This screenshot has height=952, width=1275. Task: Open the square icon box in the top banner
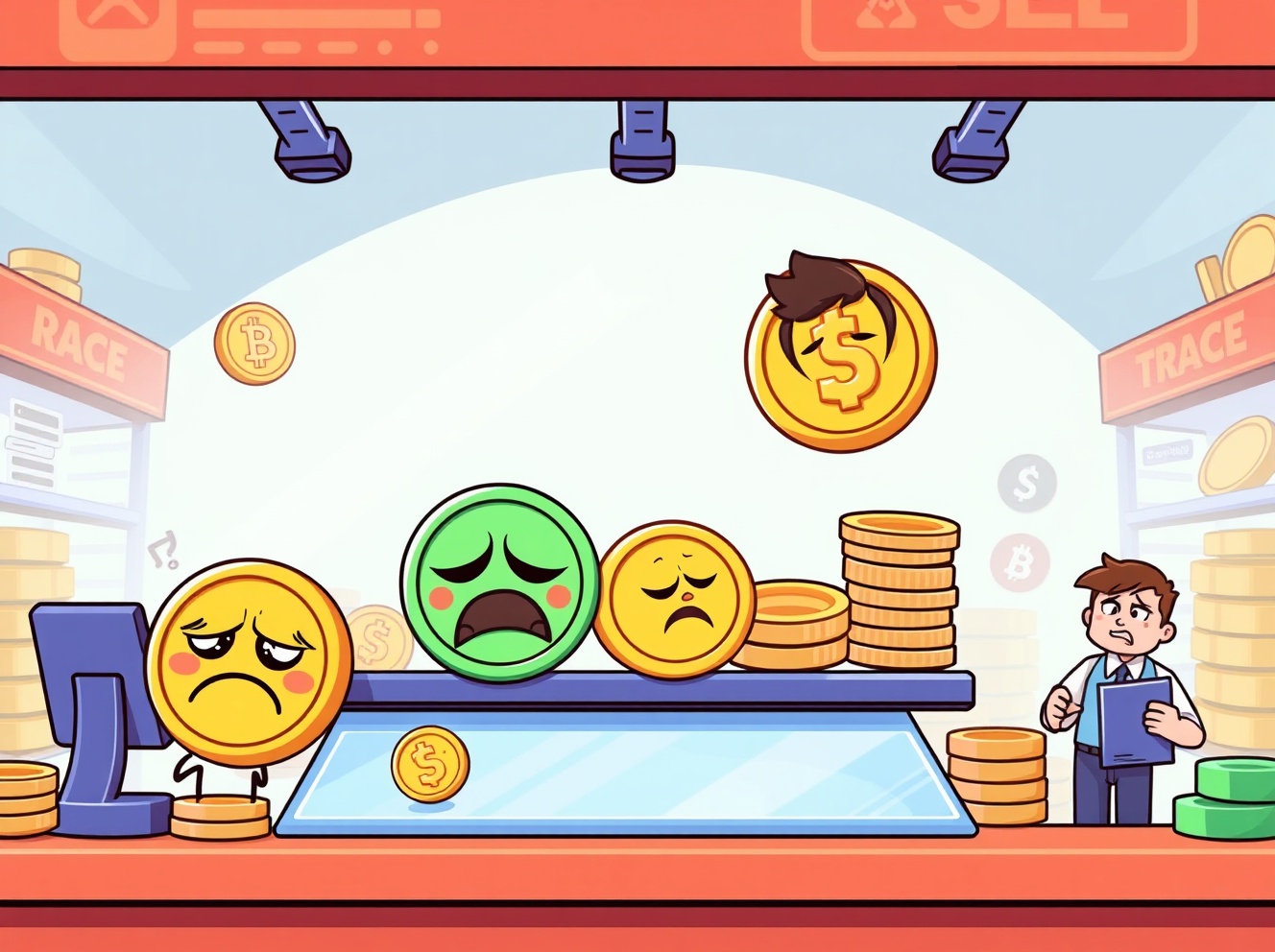(x=117, y=24)
